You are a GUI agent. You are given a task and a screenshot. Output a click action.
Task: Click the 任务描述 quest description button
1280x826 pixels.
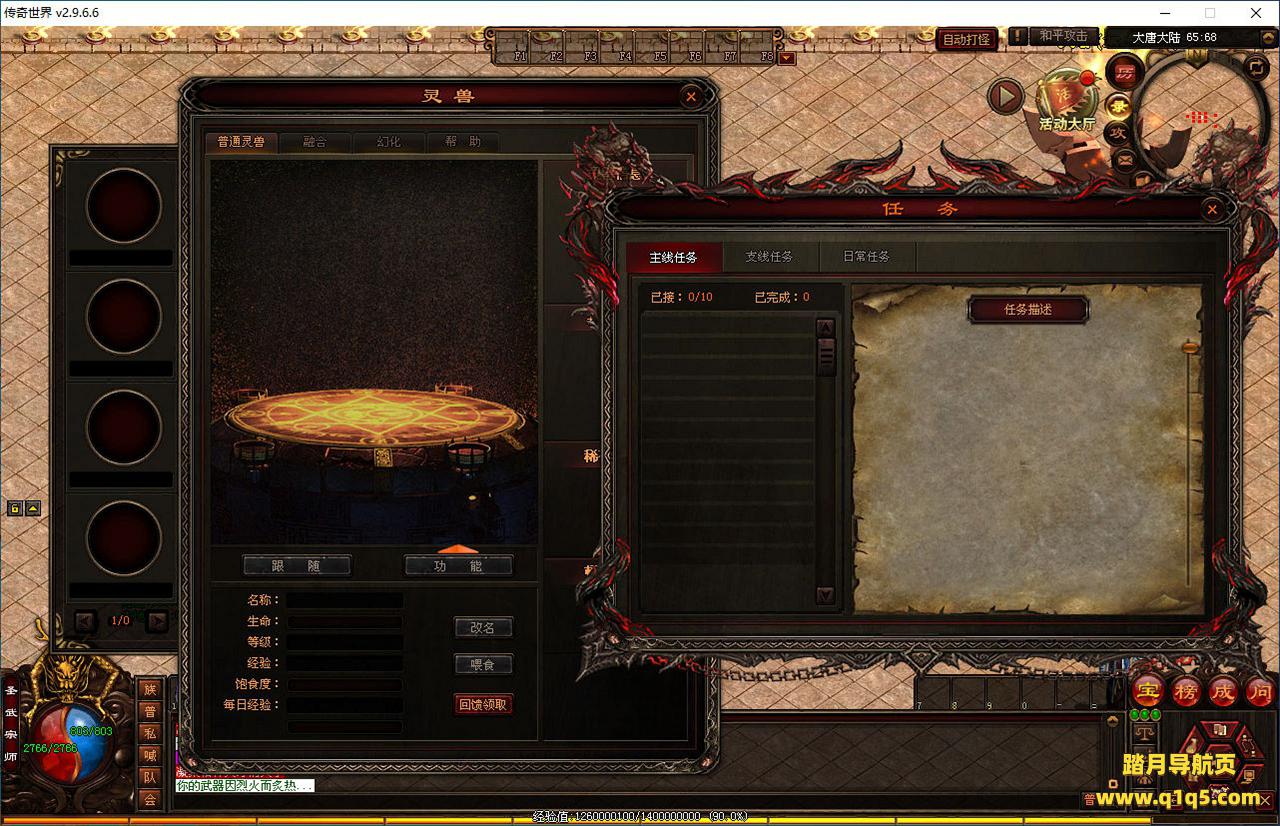click(1028, 309)
